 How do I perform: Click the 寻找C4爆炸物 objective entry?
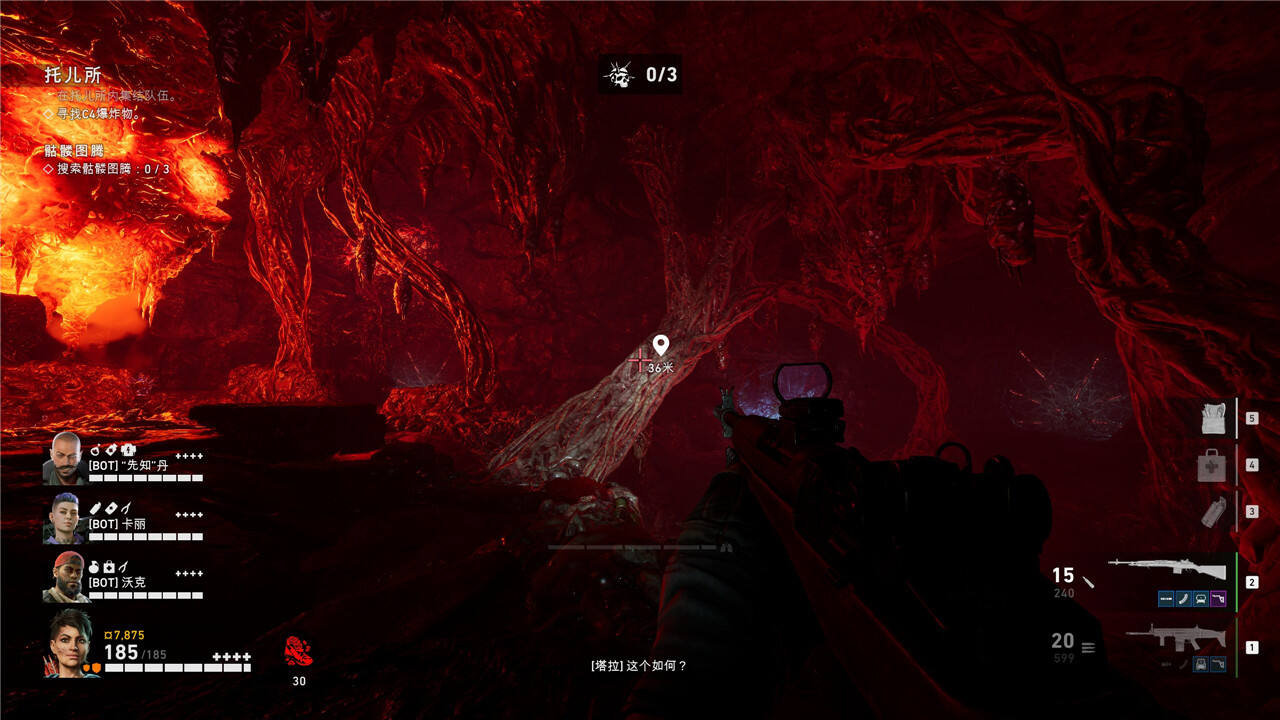click(x=98, y=114)
